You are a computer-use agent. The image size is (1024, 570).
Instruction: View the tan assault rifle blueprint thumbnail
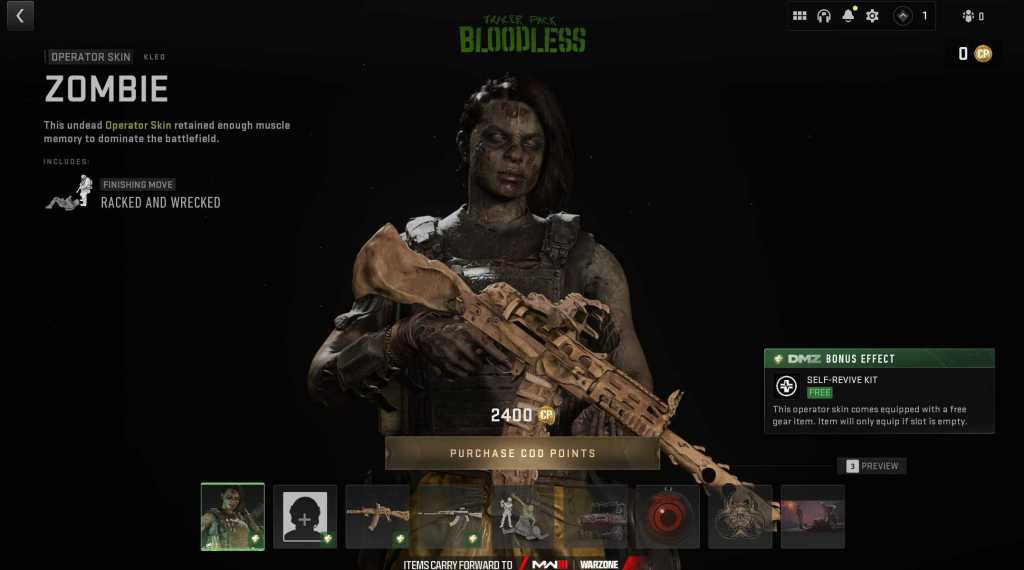pyautogui.click(x=377, y=517)
